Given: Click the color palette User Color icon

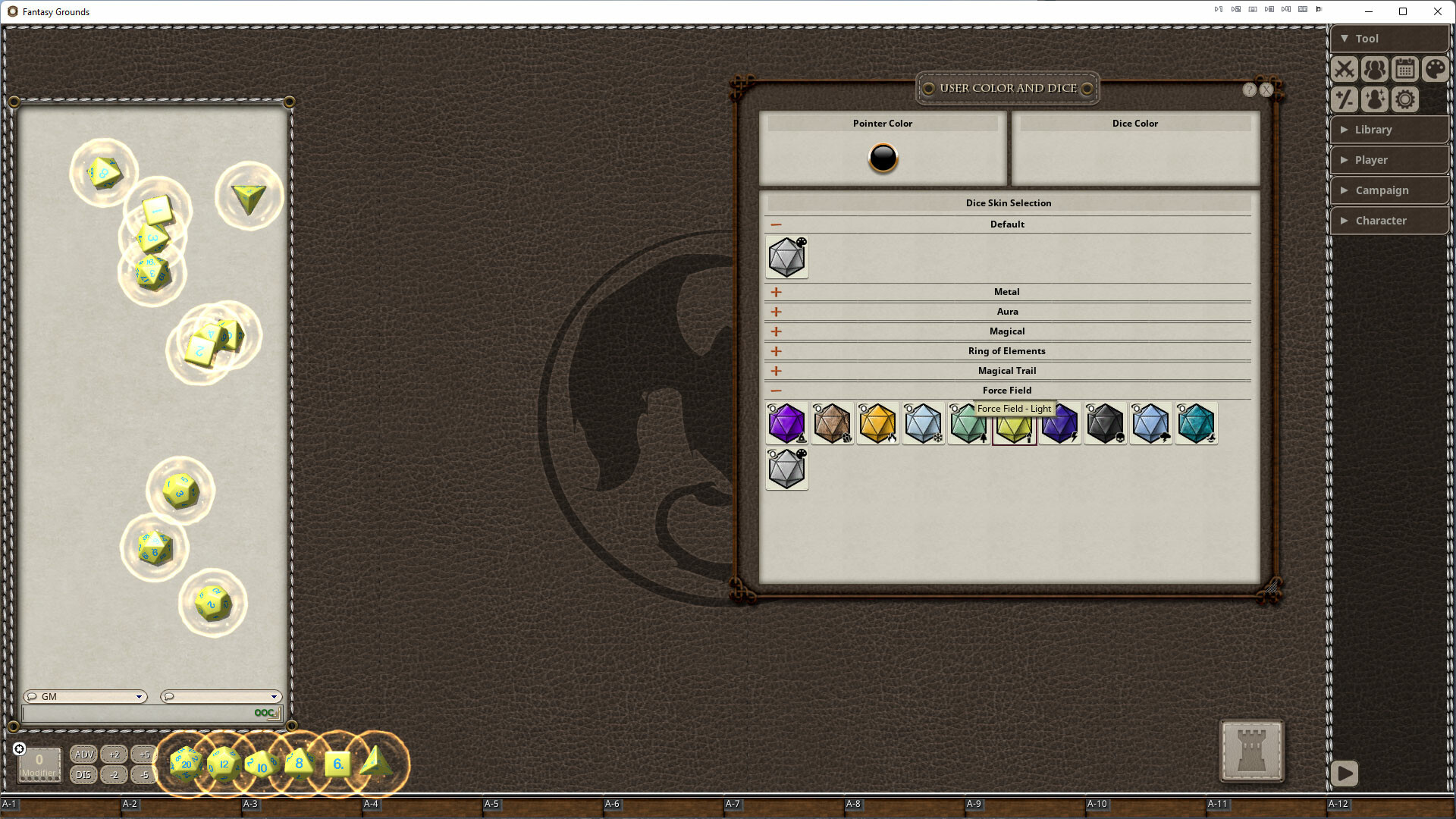Looking at the screenshot, I should [x=1435, y=69].
